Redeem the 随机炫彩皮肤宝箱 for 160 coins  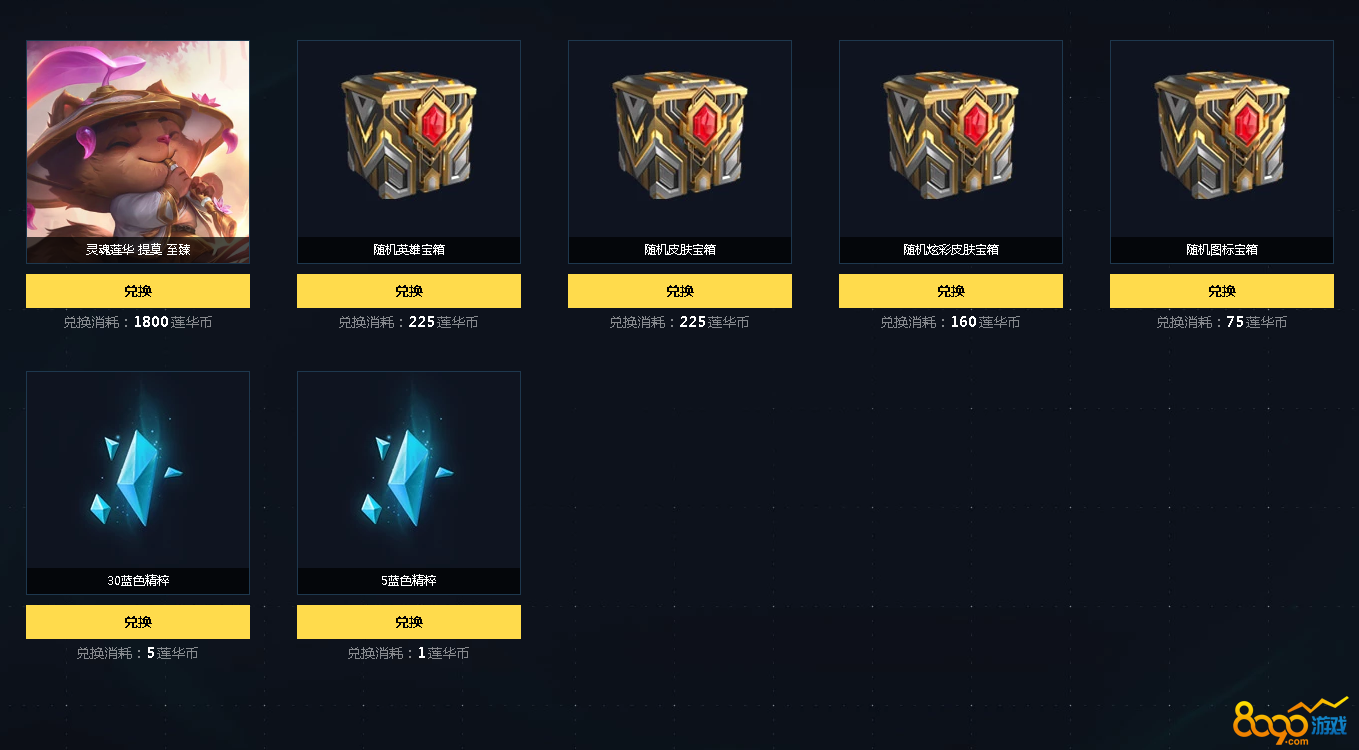click(951, 291)
